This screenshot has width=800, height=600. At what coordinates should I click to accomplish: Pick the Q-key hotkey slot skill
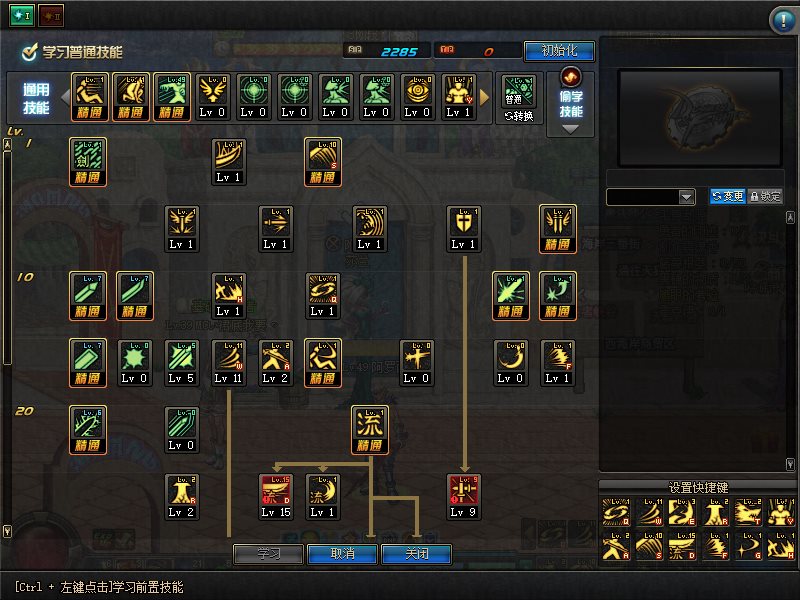click(615, 513)
